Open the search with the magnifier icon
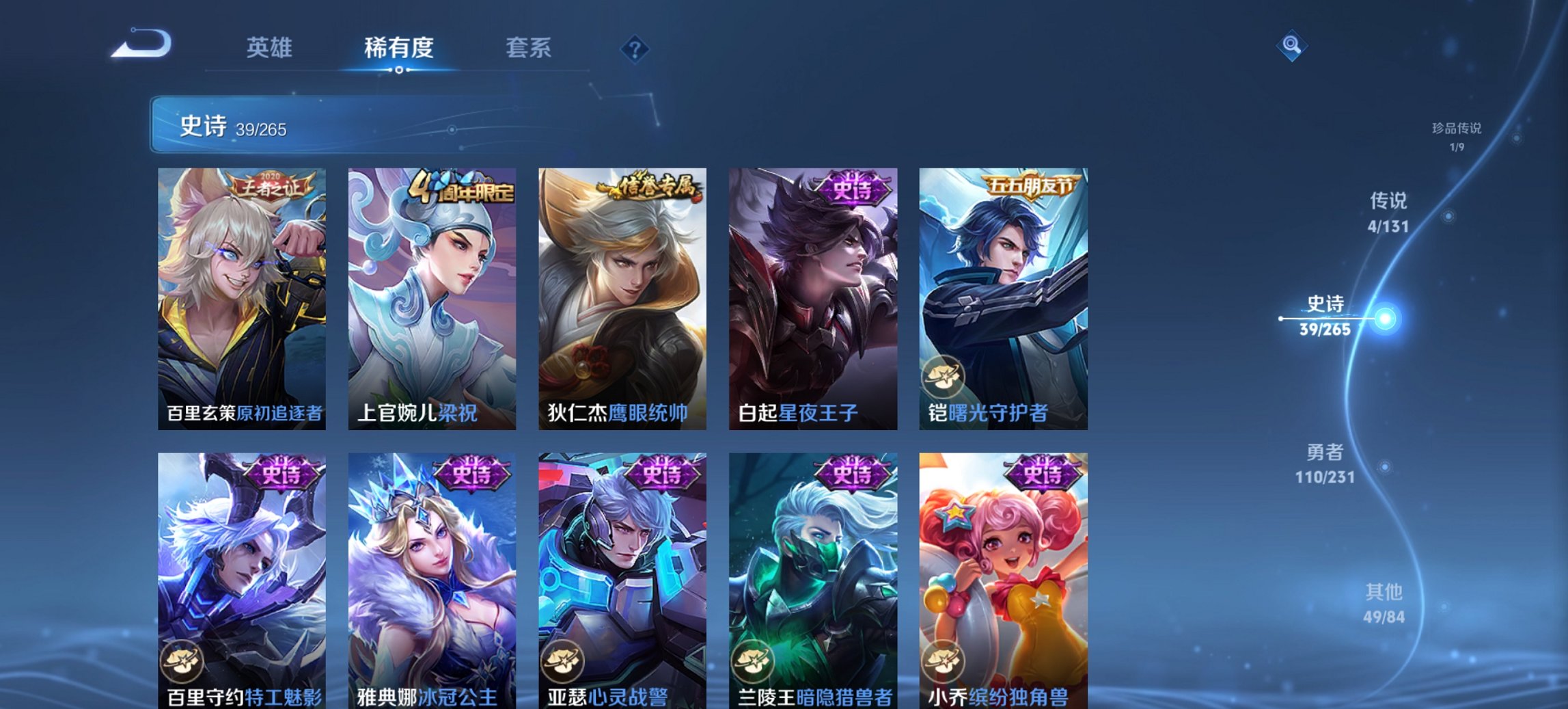This screenshot has width=1568, height=709. (x=1291, y=46)
